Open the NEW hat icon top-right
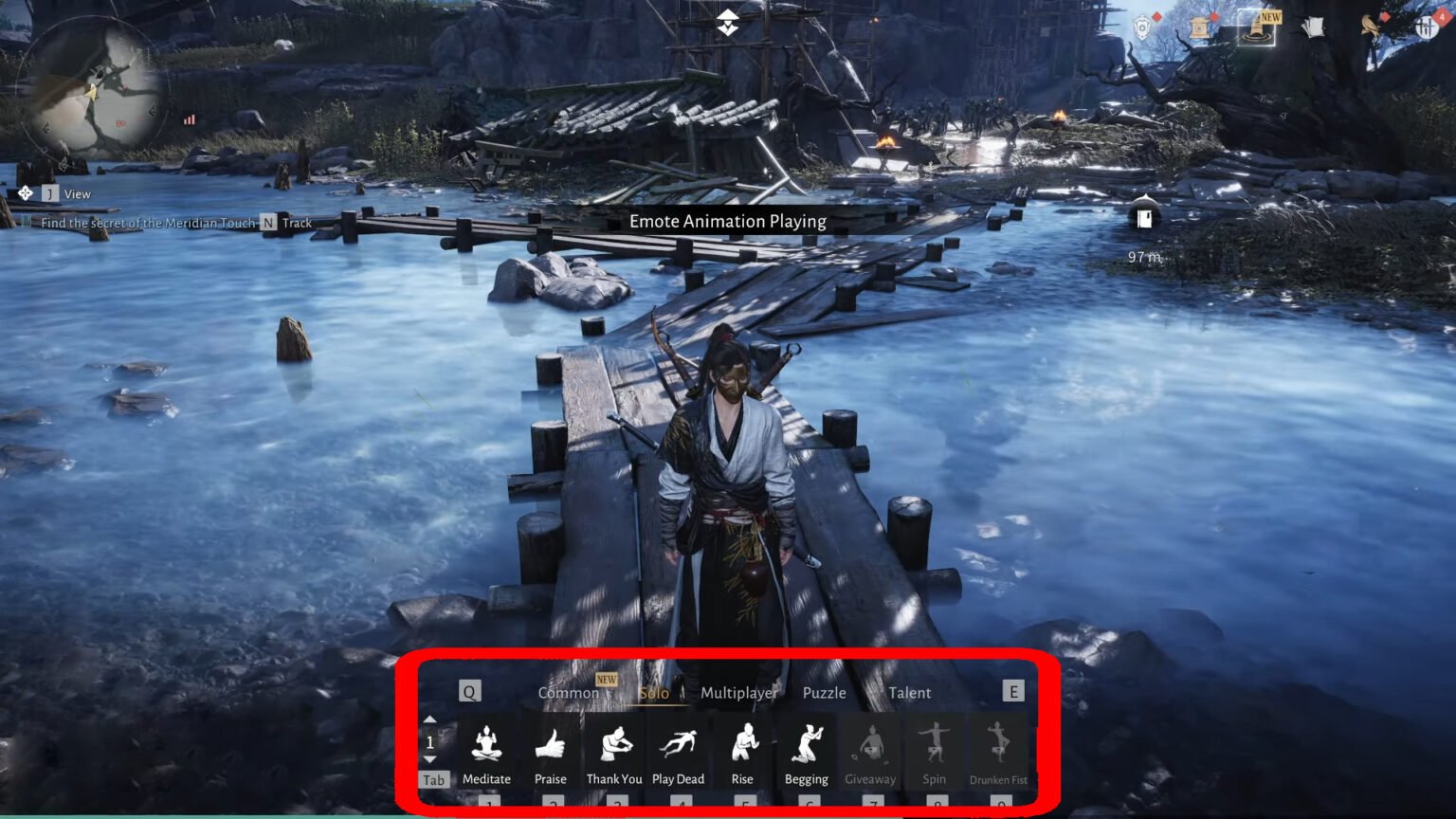The height and width of the screenshot is (819, 1456). pos(1255,28)
